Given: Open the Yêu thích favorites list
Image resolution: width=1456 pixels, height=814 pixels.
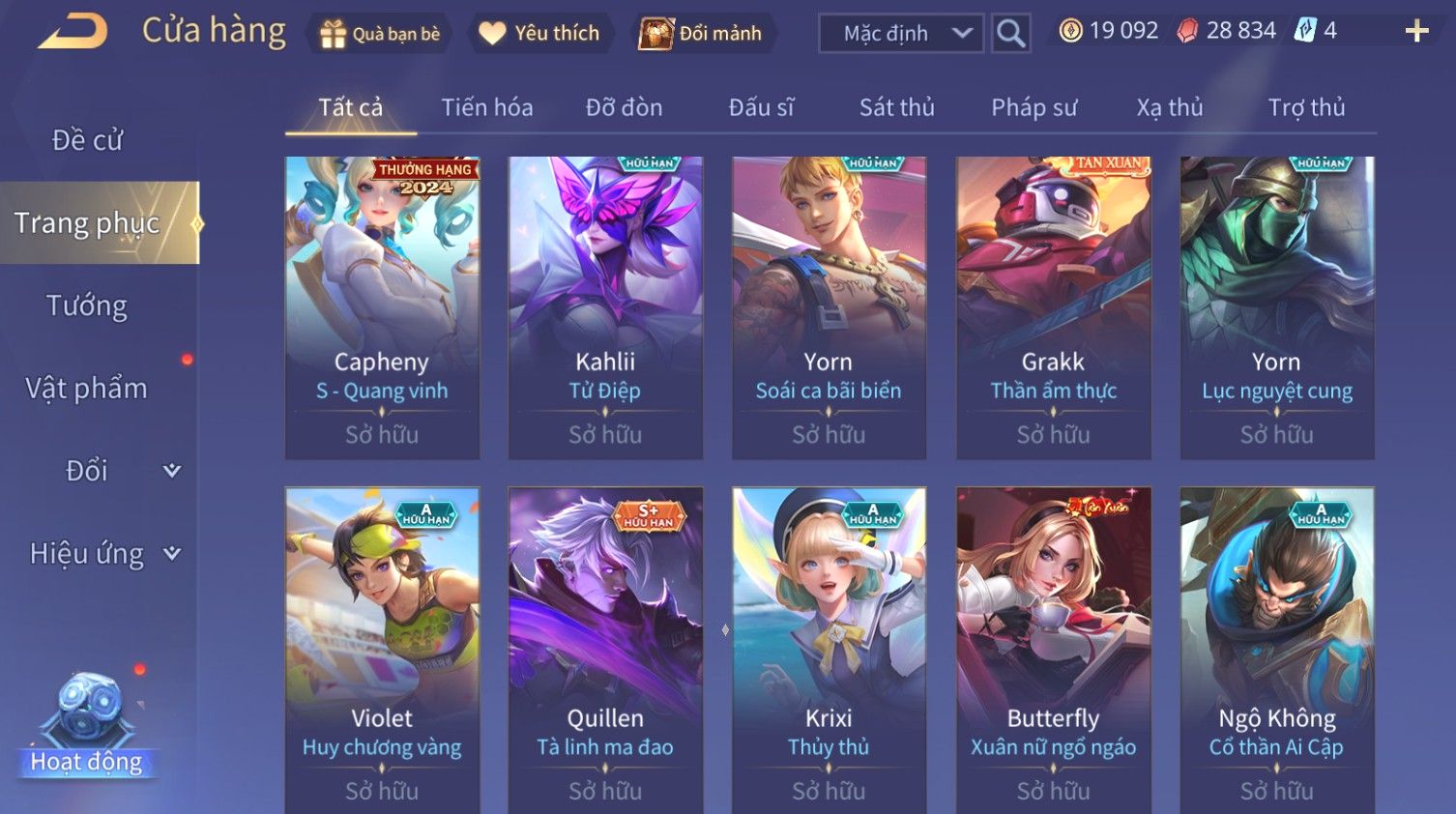Looking at the screenshot, I should coord(539,34).
